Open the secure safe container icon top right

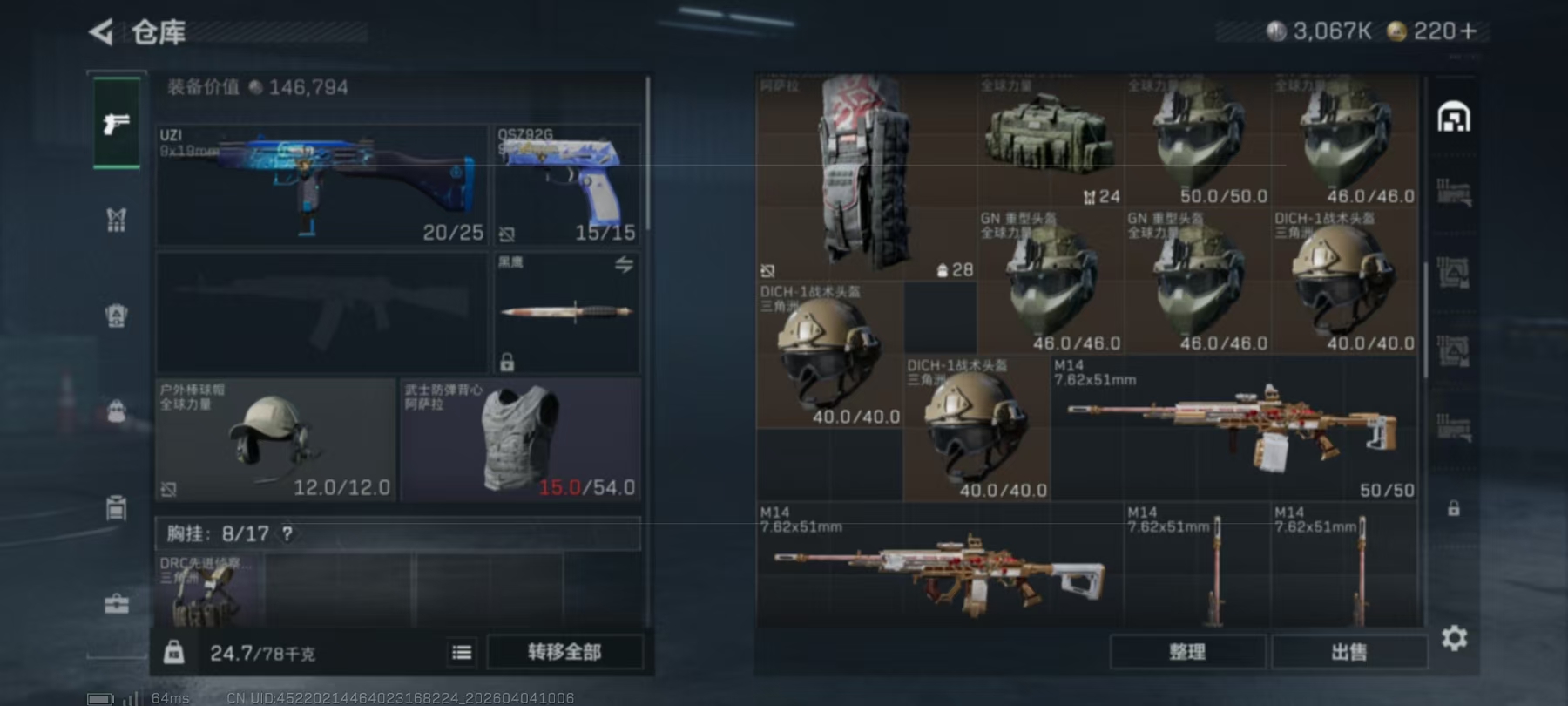[1453, 116]
